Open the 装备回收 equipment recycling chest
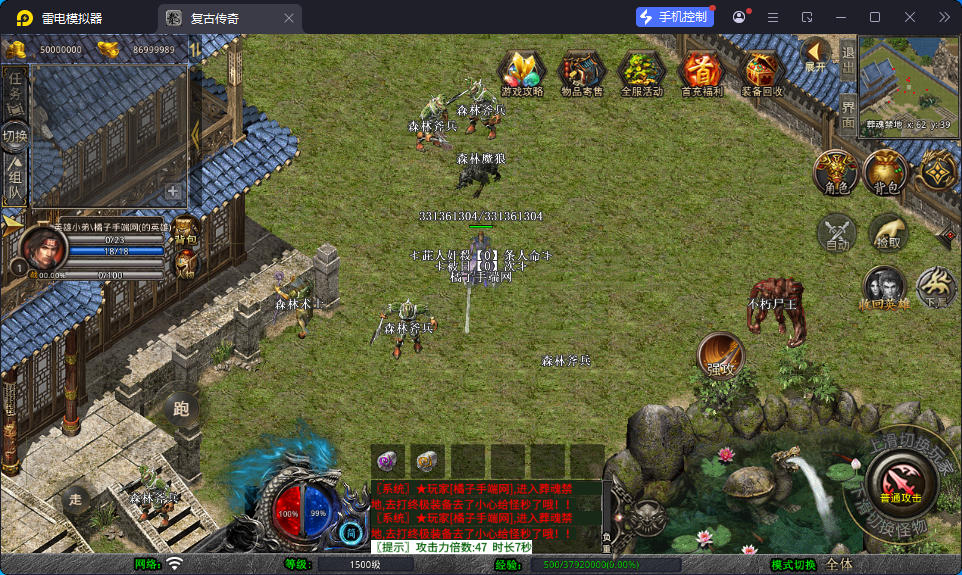Image resolution: width=962 pixels, height=575 pixels. (762, 72)
